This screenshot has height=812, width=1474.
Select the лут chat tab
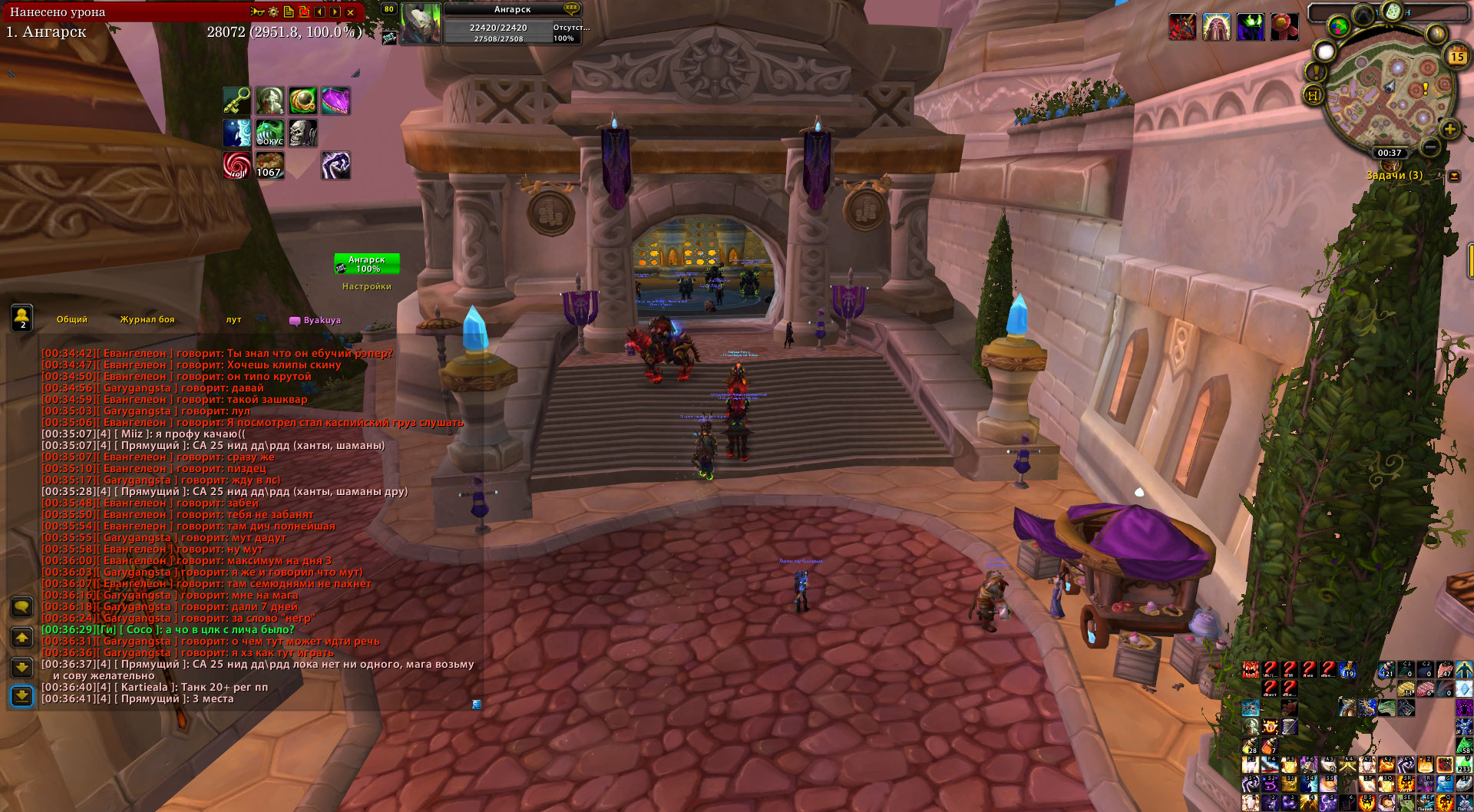pyautogui.click(x=233, y=320)
